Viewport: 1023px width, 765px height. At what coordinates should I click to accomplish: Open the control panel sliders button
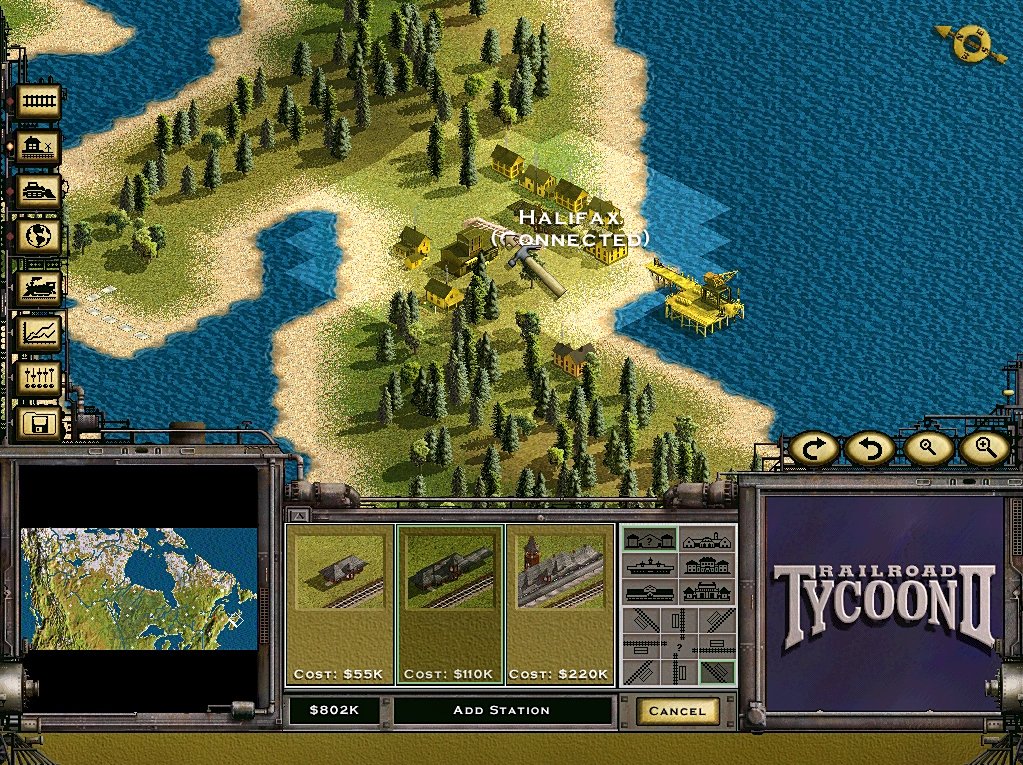38,379
